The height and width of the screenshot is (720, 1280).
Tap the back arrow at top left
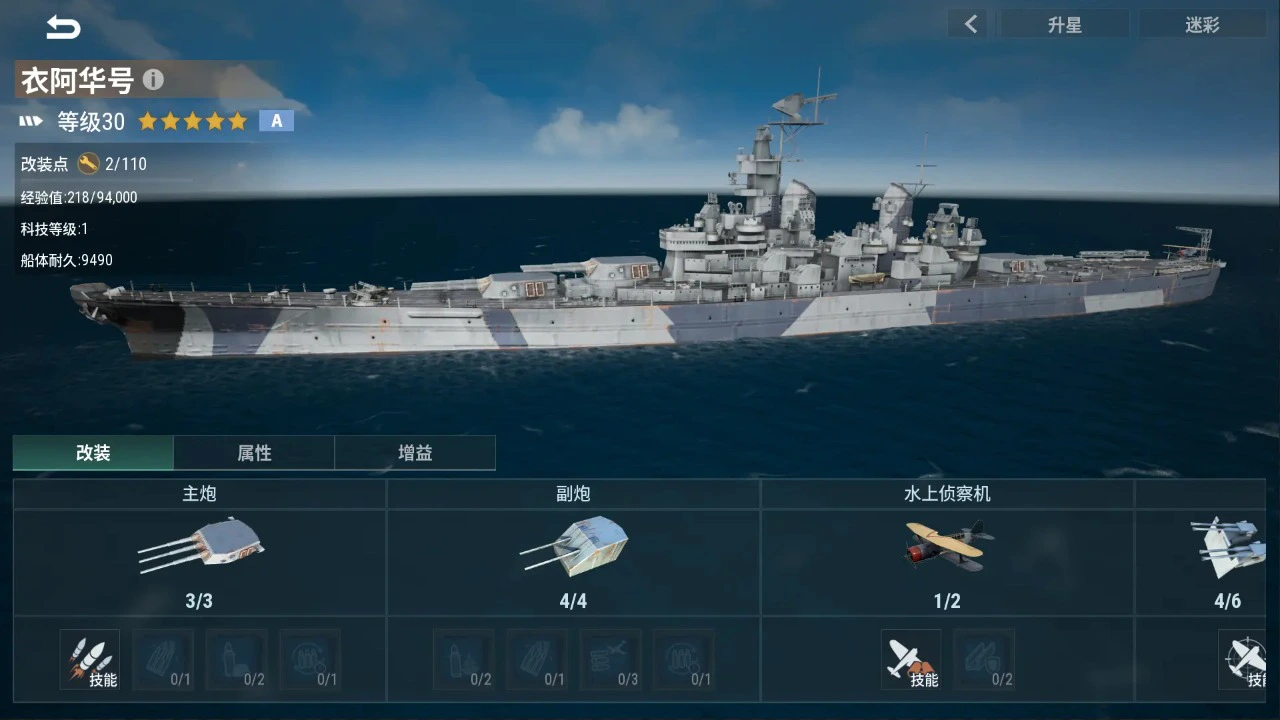62,27
